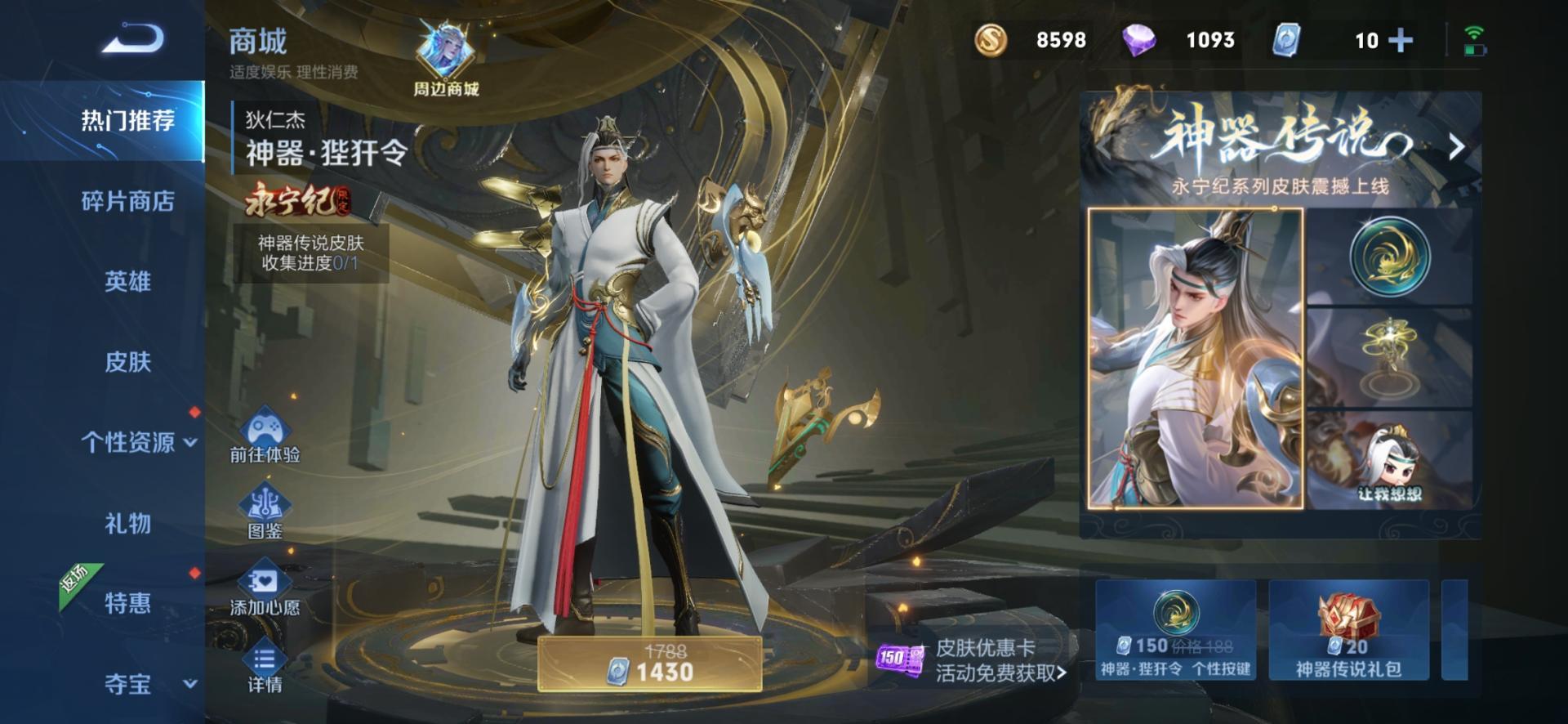Choose the 礼物 category

click(x=127, y=523)
